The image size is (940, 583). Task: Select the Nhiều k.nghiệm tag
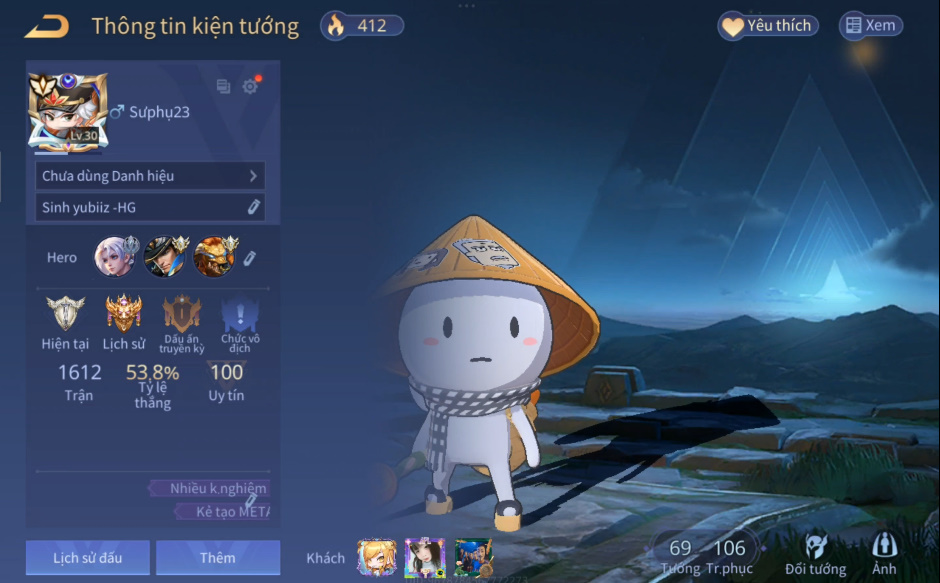coord(210,489)
